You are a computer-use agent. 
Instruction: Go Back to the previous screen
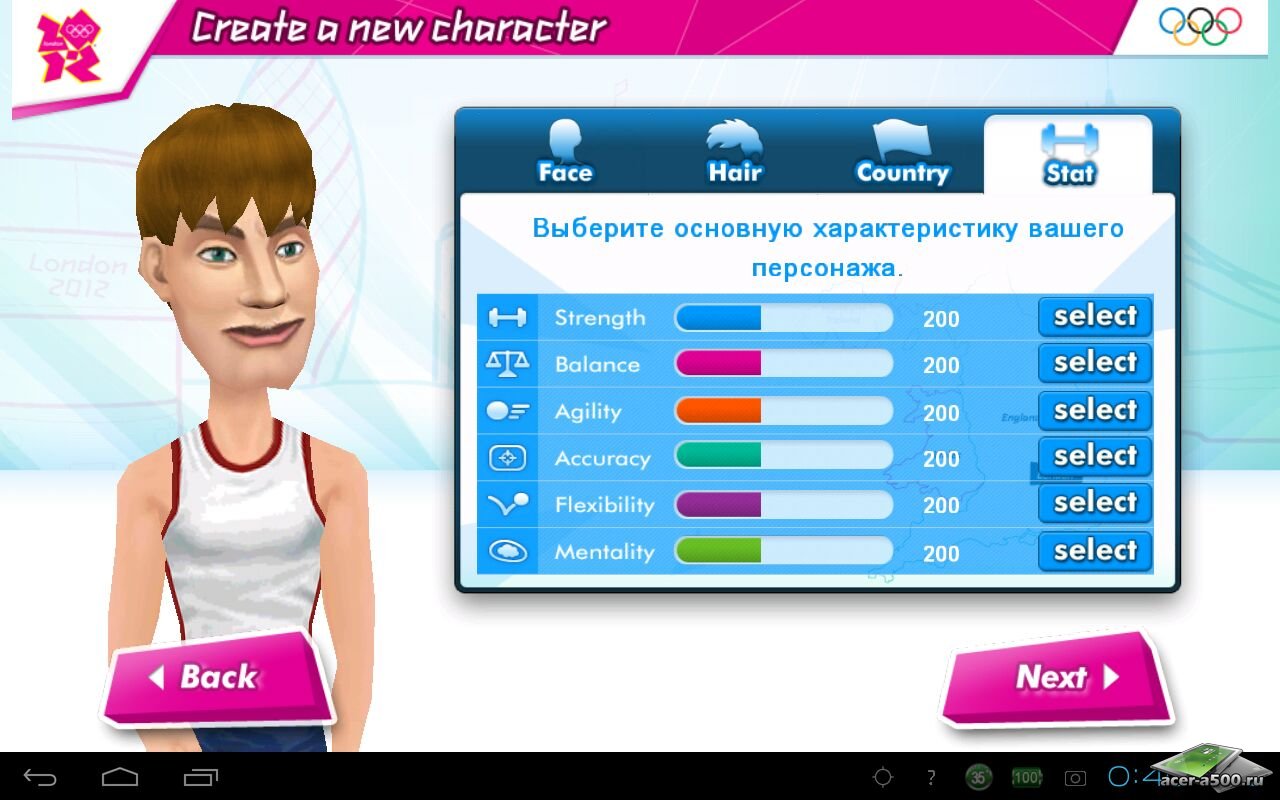(217, 678)
